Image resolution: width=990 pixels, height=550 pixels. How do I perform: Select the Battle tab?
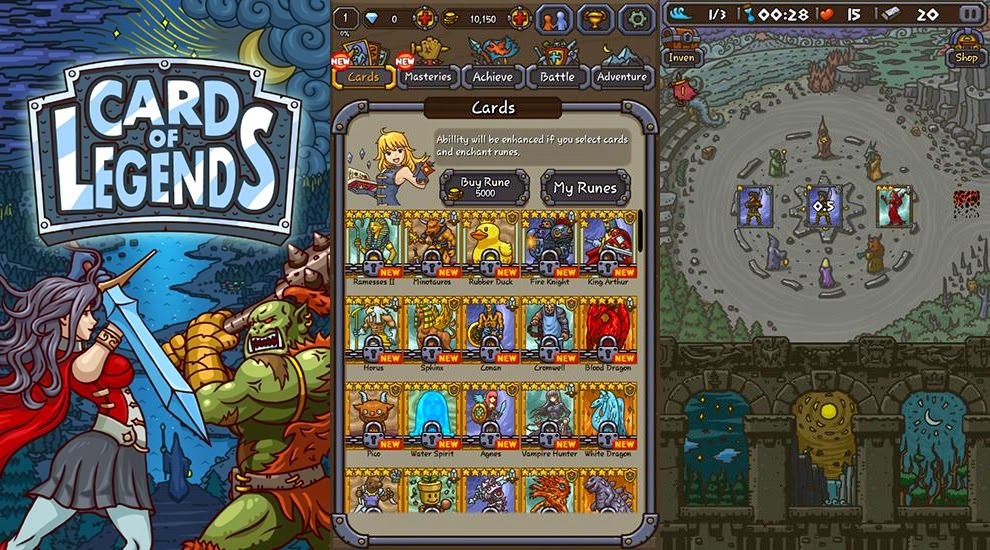tap(558, 76)
